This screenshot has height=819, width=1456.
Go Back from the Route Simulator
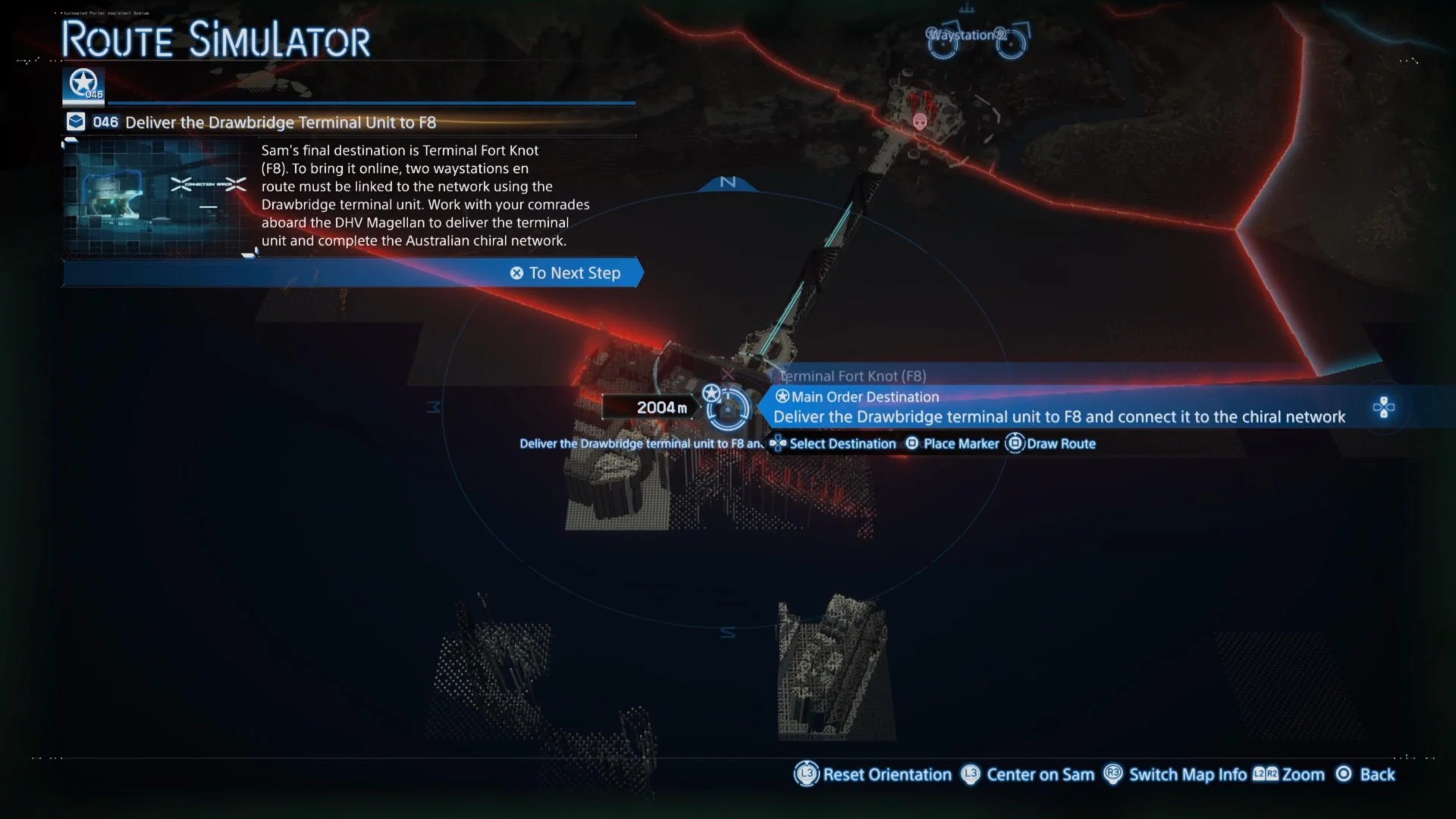(1365, 774)
